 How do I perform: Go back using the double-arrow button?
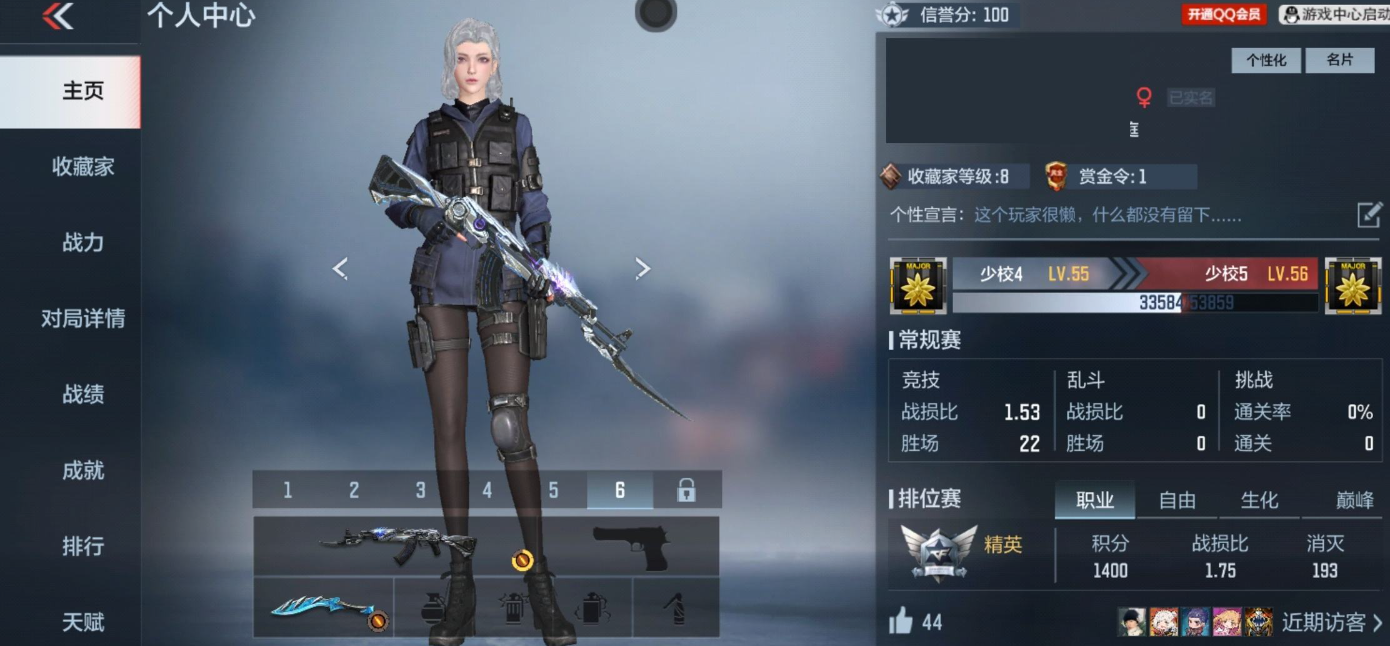[58, 17]
